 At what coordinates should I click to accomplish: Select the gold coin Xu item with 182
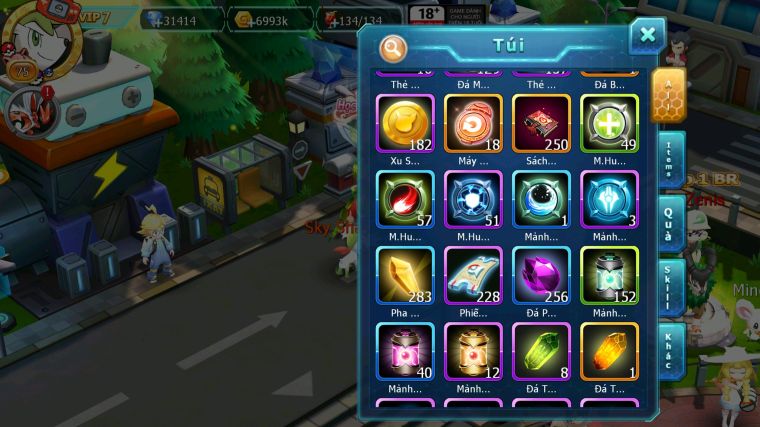click(x=405, y=123)
